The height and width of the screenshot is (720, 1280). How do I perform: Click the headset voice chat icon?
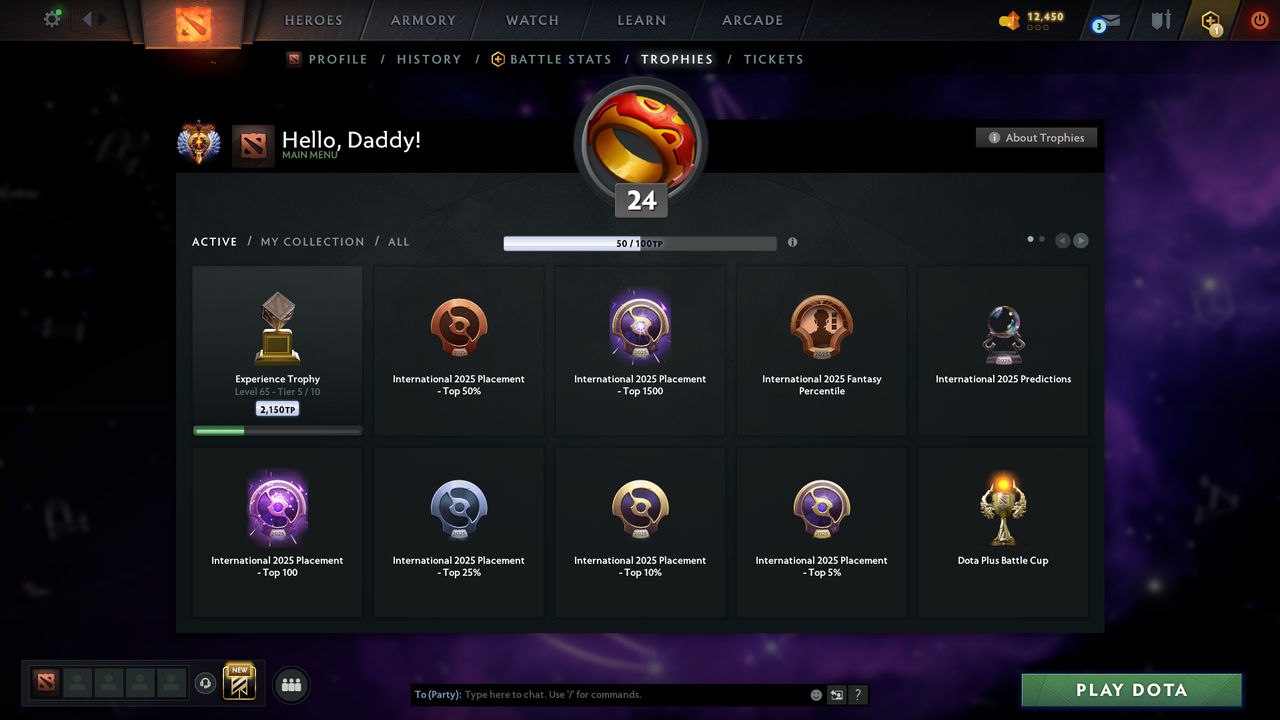[206, 683]
